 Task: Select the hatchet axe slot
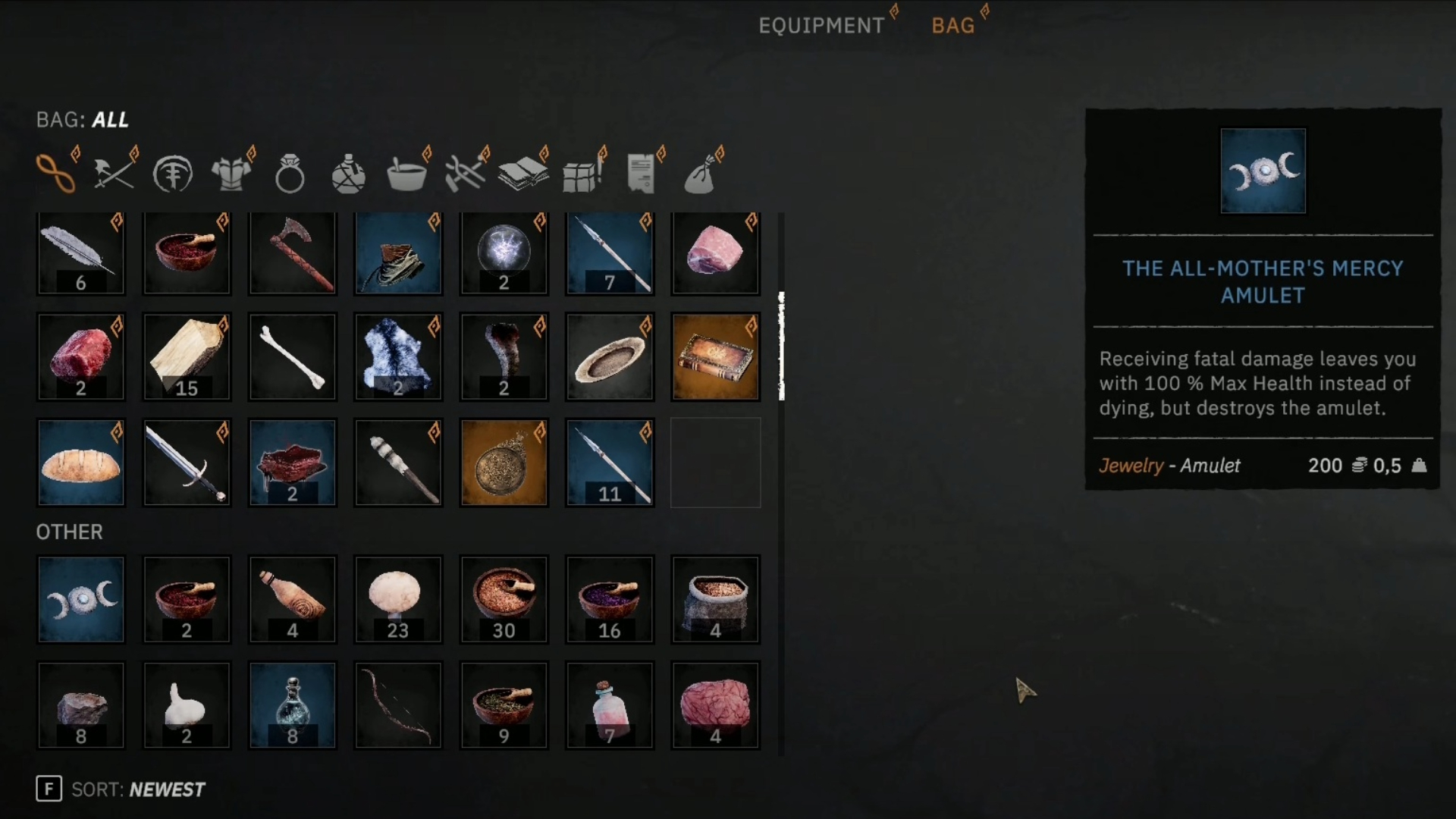[293, 253]
